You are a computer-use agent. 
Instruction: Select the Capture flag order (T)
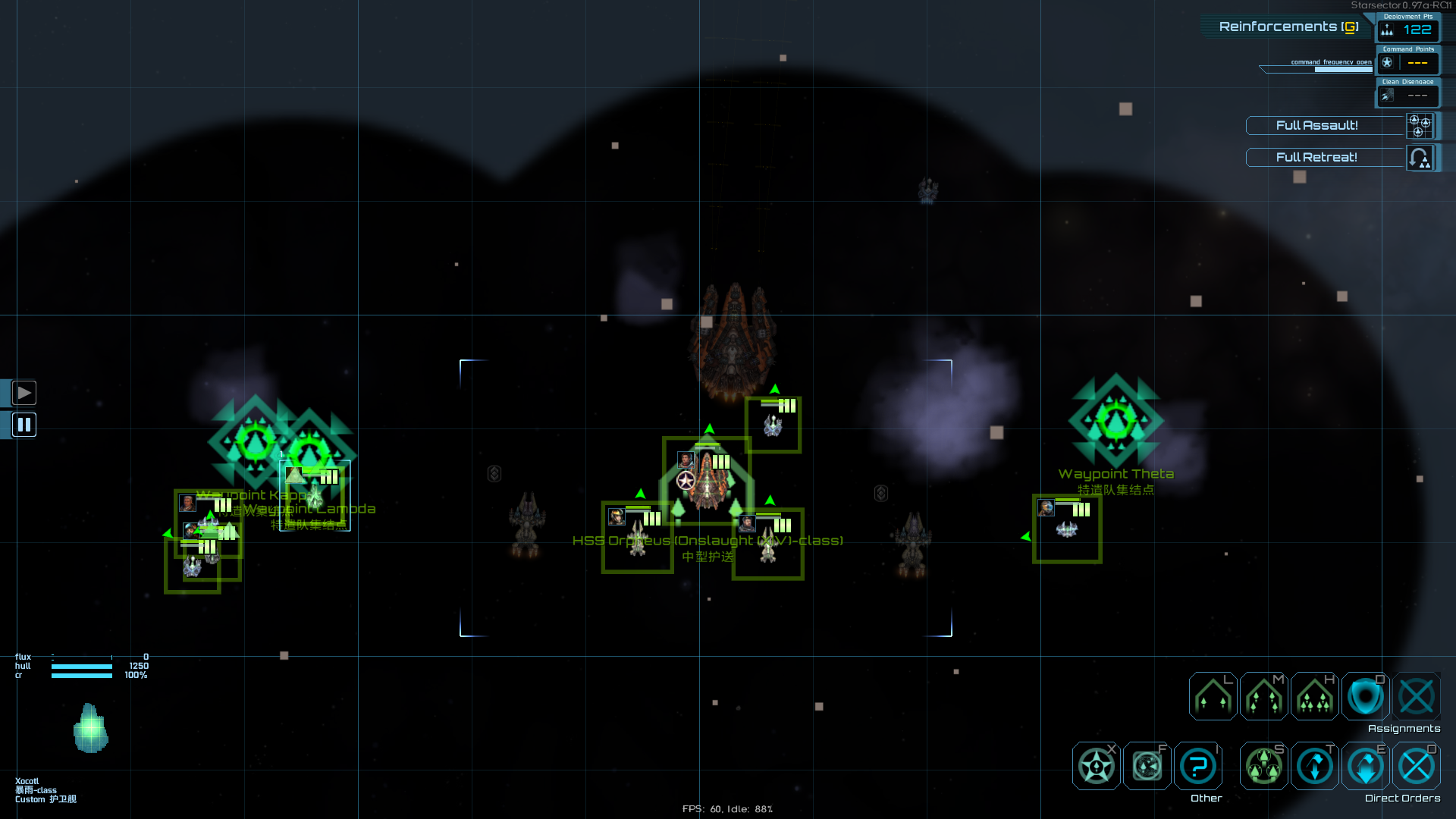point(1314,766)
